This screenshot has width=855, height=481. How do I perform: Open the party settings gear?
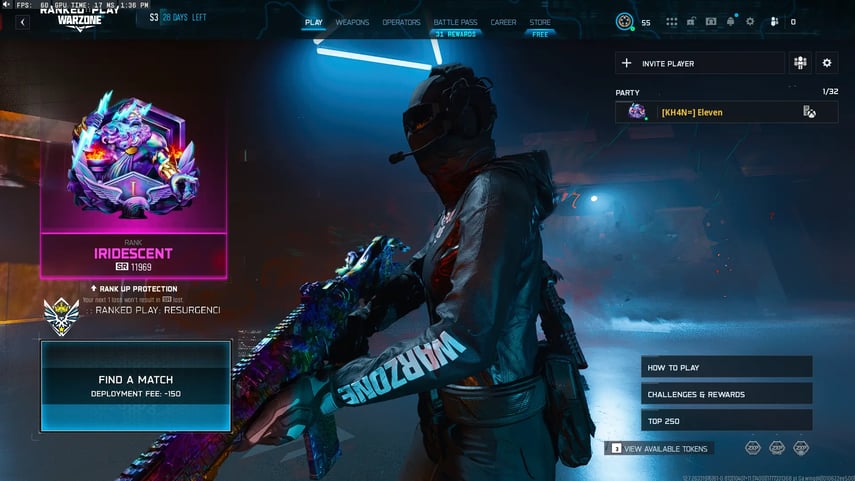(826, 63)
